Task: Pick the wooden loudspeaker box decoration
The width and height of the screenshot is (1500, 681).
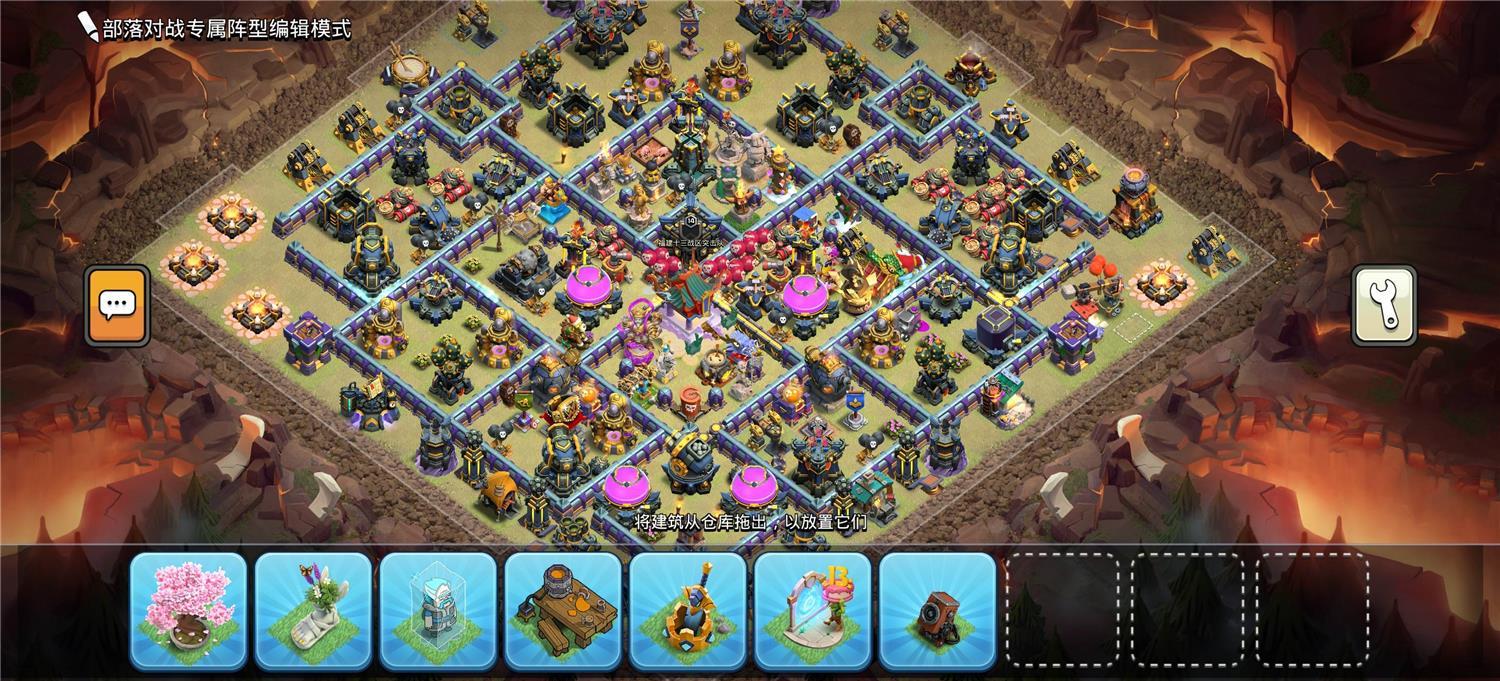Action: (x=938, y=610)
